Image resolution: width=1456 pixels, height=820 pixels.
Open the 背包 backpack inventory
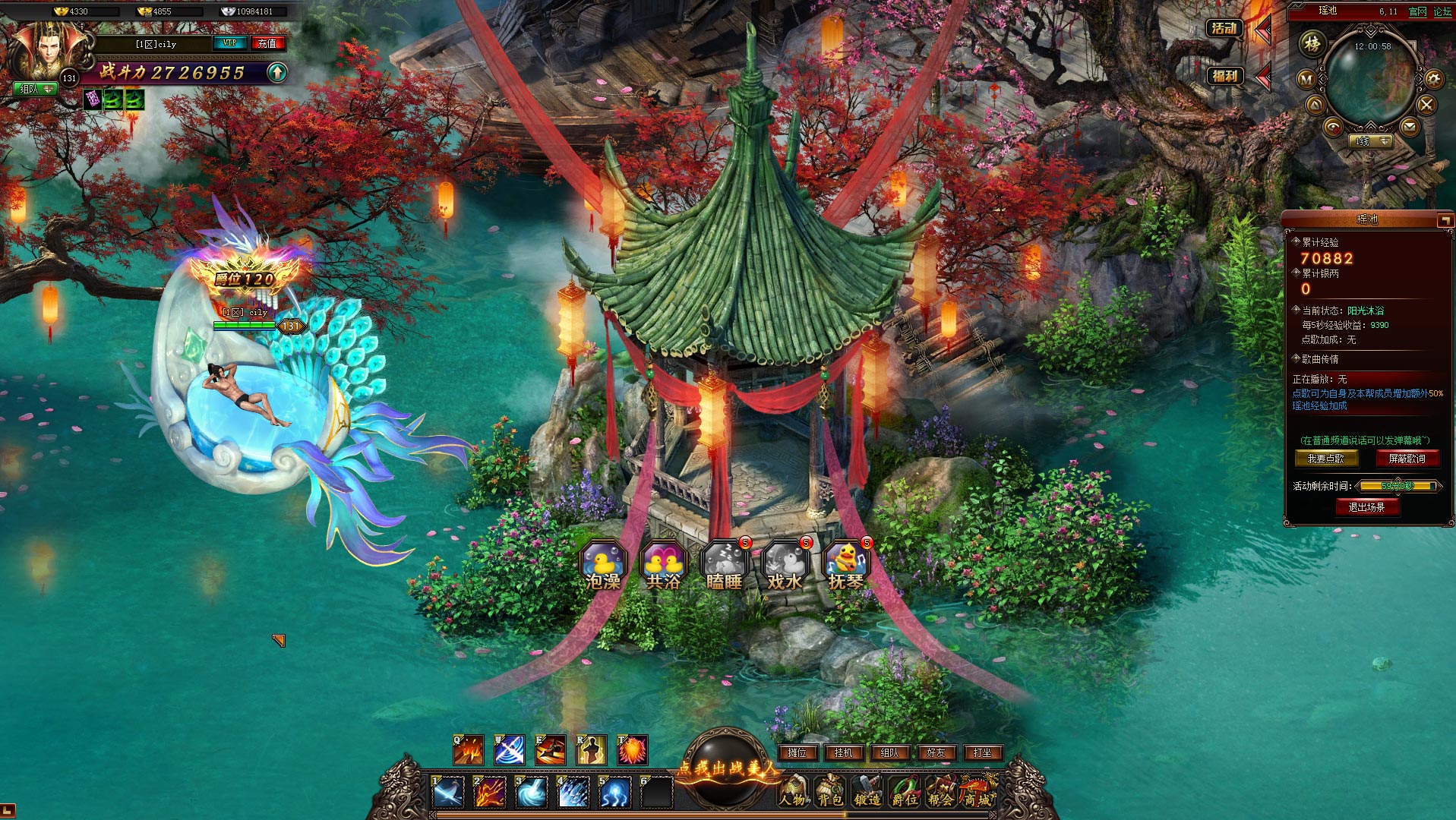tap(829, 791)
